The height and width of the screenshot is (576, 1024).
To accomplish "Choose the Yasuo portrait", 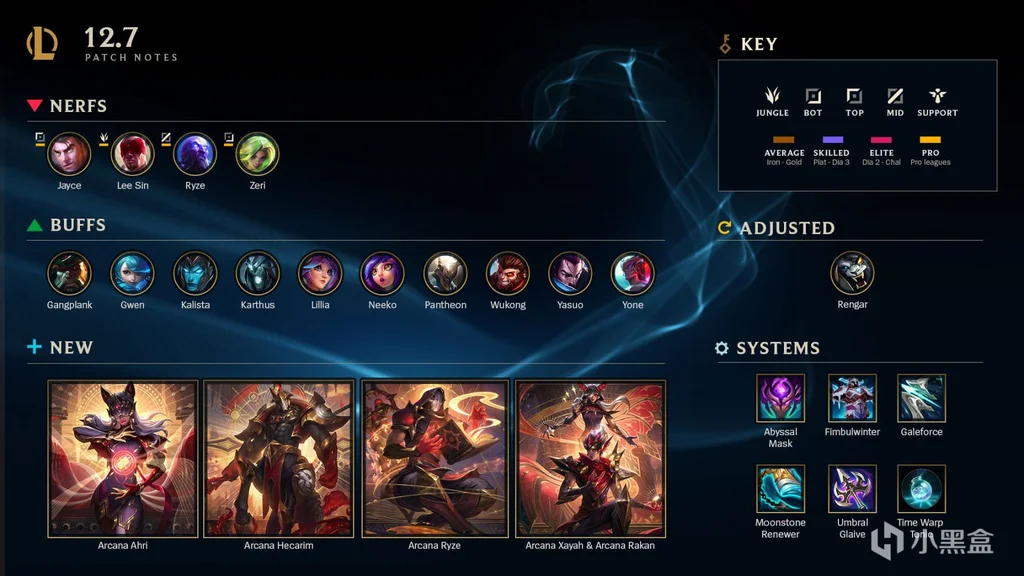I will click(570, 273).
